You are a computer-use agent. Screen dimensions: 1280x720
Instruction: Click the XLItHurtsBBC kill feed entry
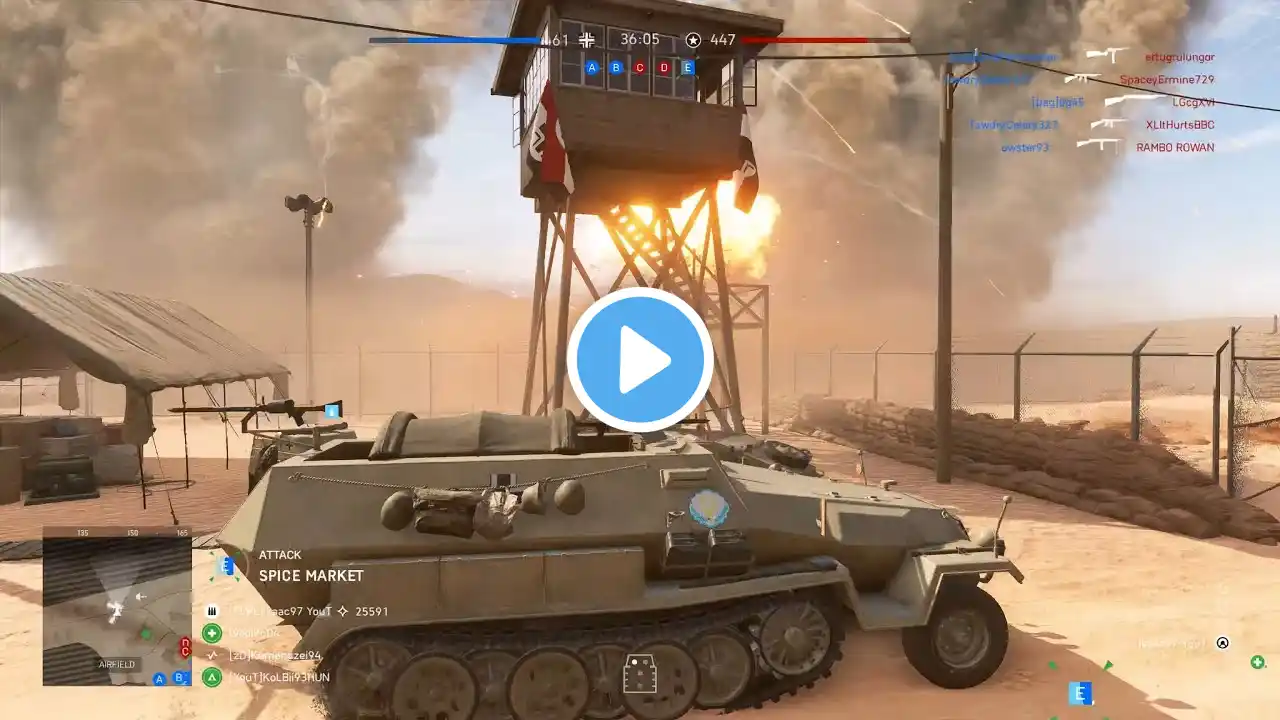pyautogui.click(x=1180, y=124)
